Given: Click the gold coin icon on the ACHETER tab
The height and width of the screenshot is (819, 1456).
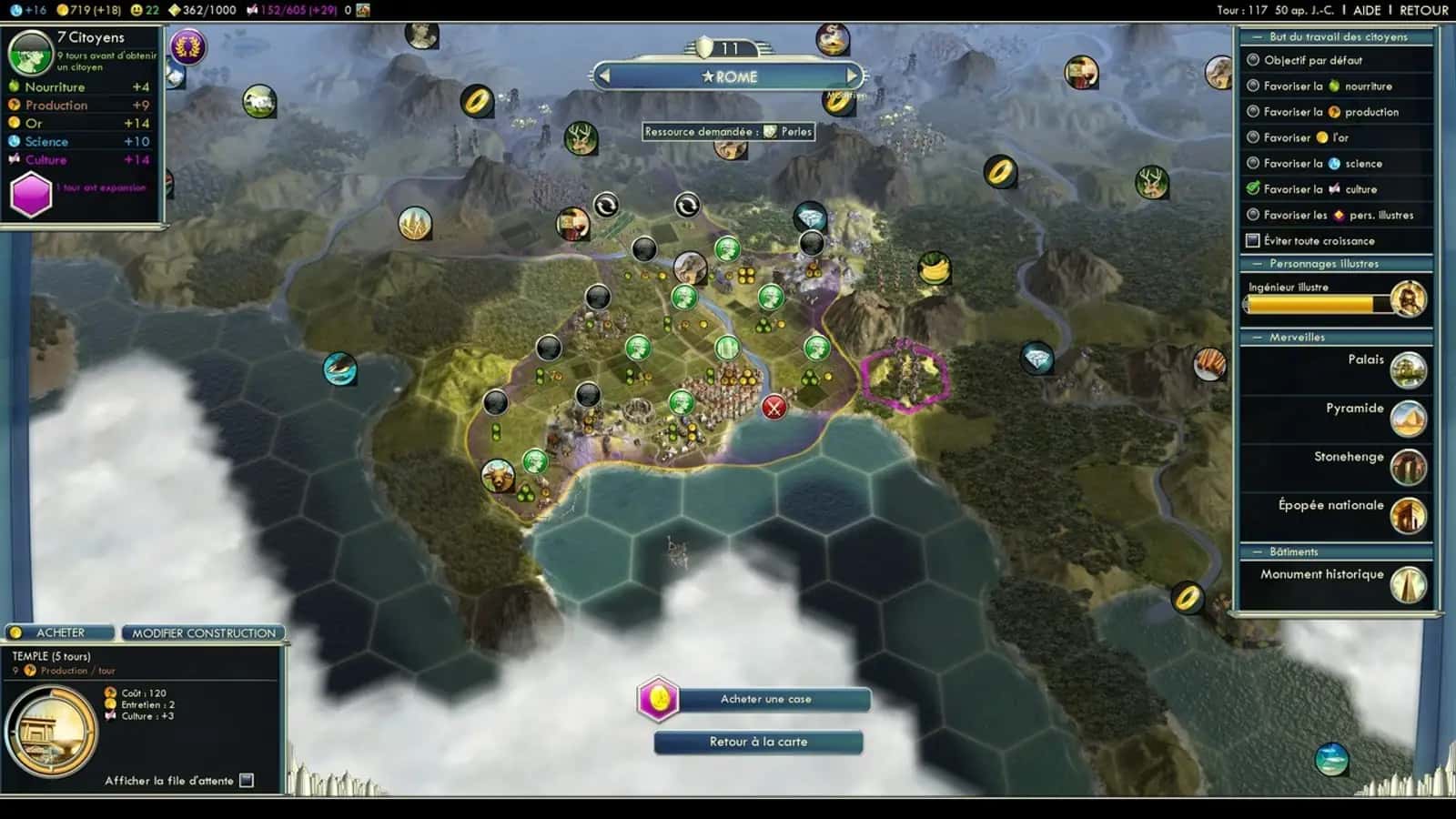Looking at the screenshot, I should coord(14,632).
